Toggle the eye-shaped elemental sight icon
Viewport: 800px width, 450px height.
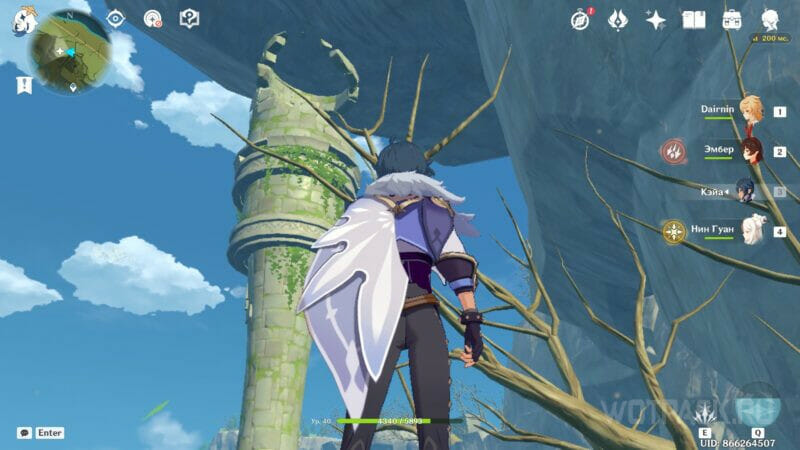pyautogui.click(x=115, y=18)
